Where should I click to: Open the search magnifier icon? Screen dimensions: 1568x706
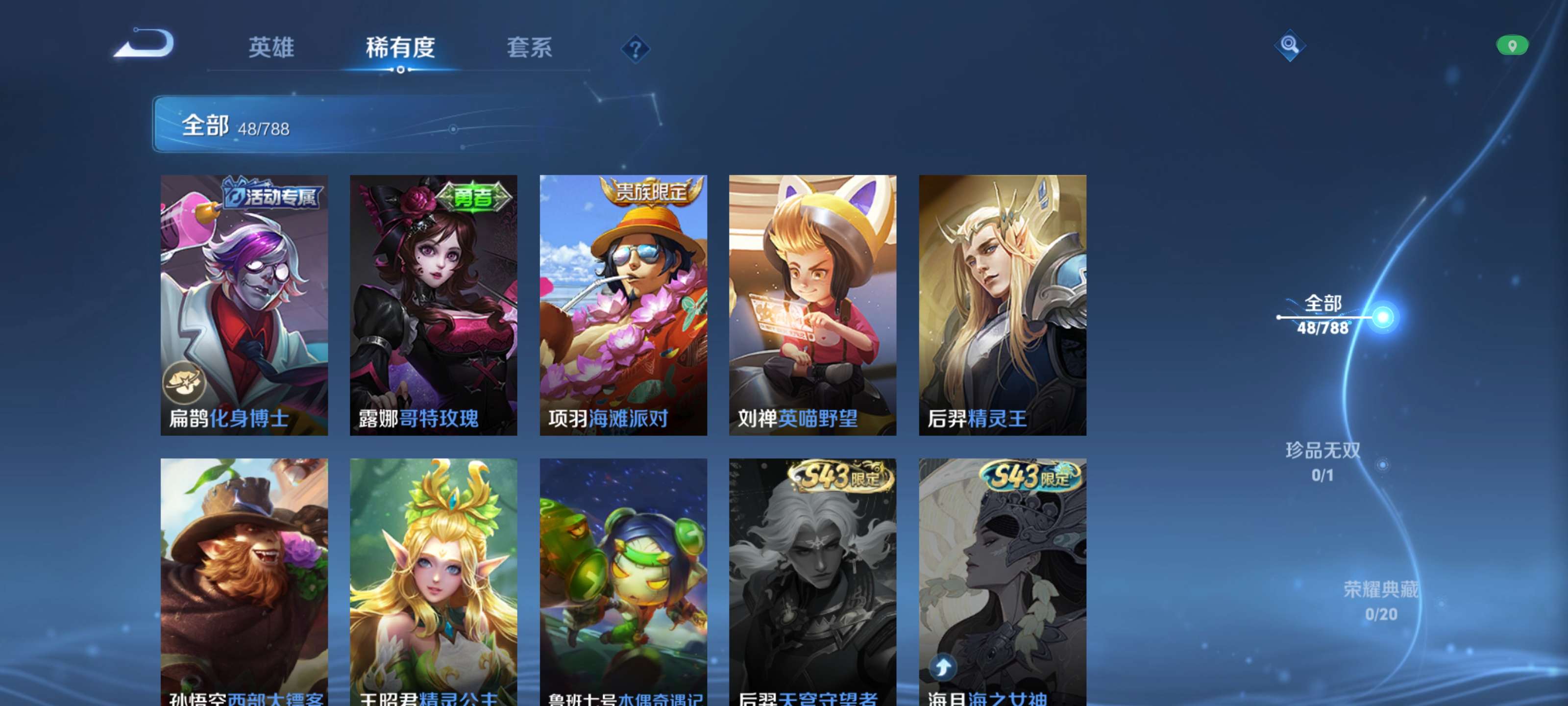pos(1289,45)
